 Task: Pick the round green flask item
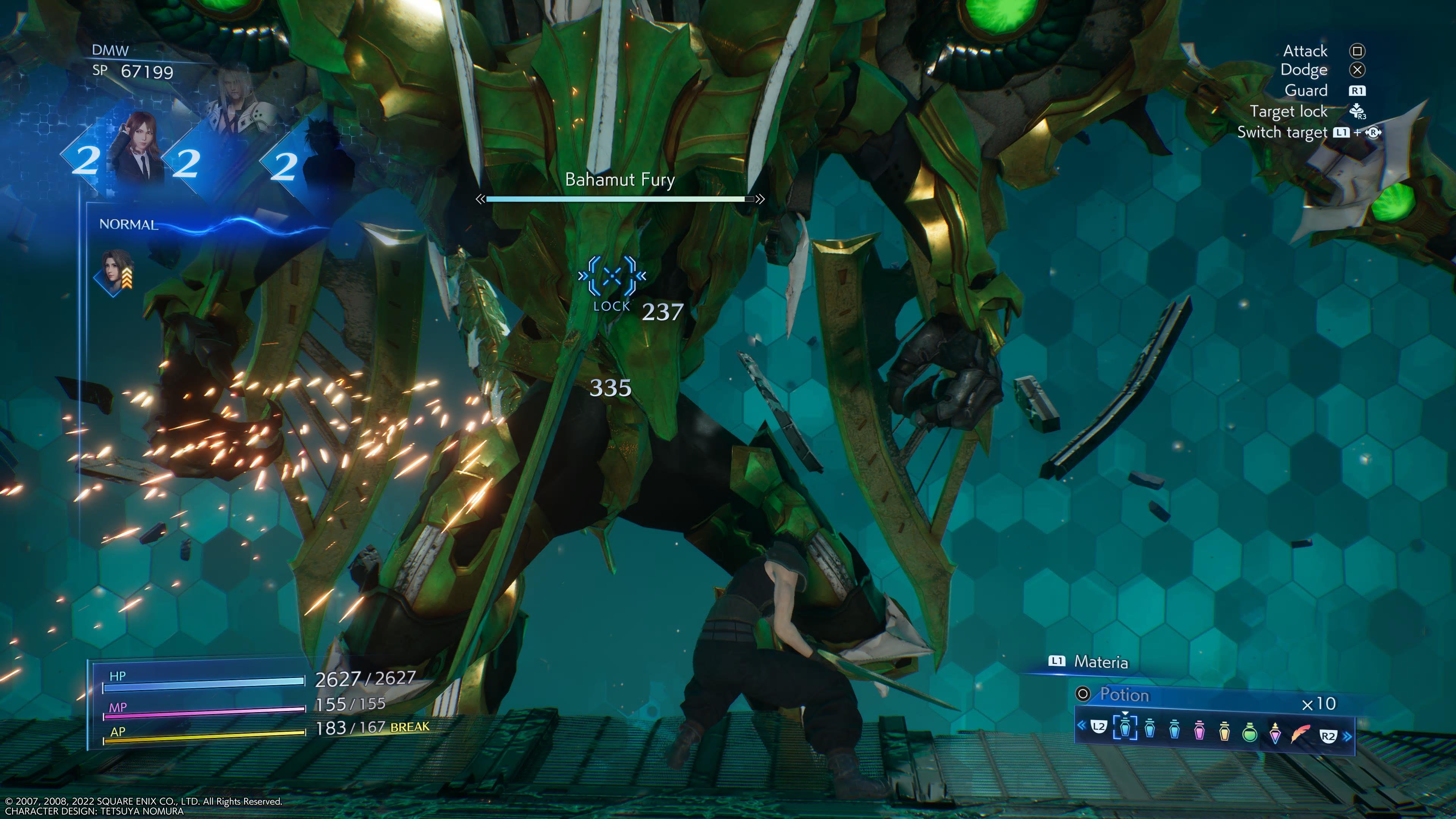pyautogui.click(x=1250, y=732)
